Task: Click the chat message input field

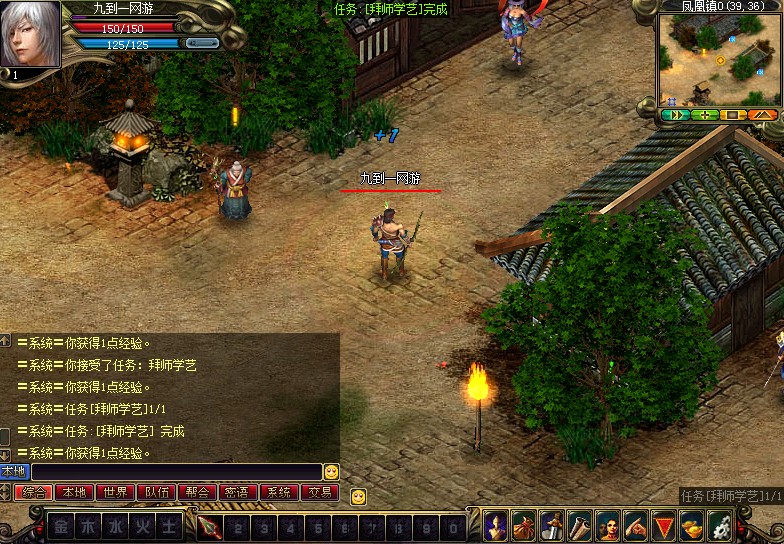Action: (x=176, y=471)
